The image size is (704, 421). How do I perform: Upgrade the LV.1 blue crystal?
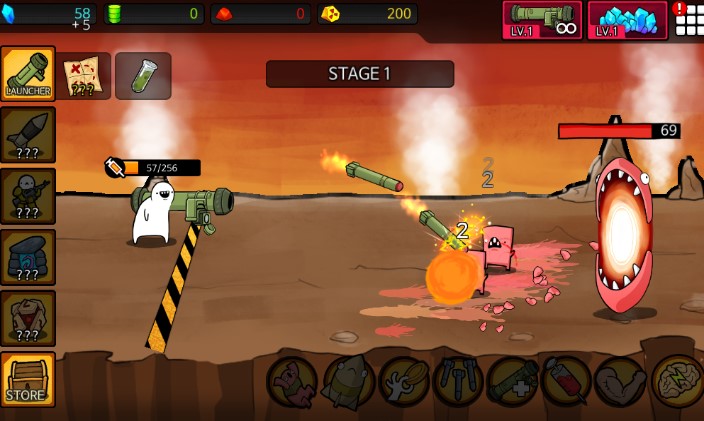point(627,20)
